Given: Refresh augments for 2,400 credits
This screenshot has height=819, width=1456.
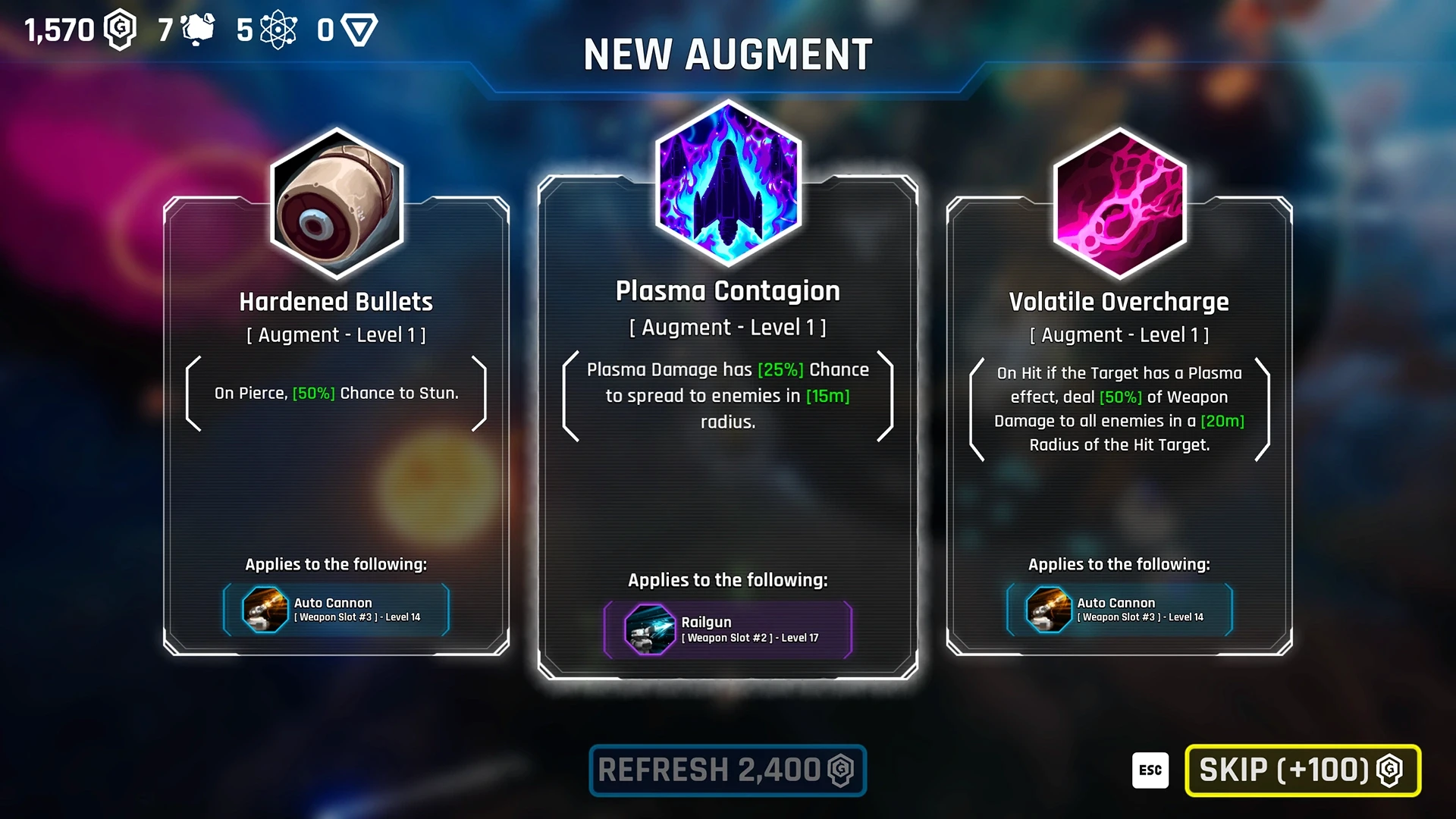Looking at the screenshot, I should tap(727, 770).
